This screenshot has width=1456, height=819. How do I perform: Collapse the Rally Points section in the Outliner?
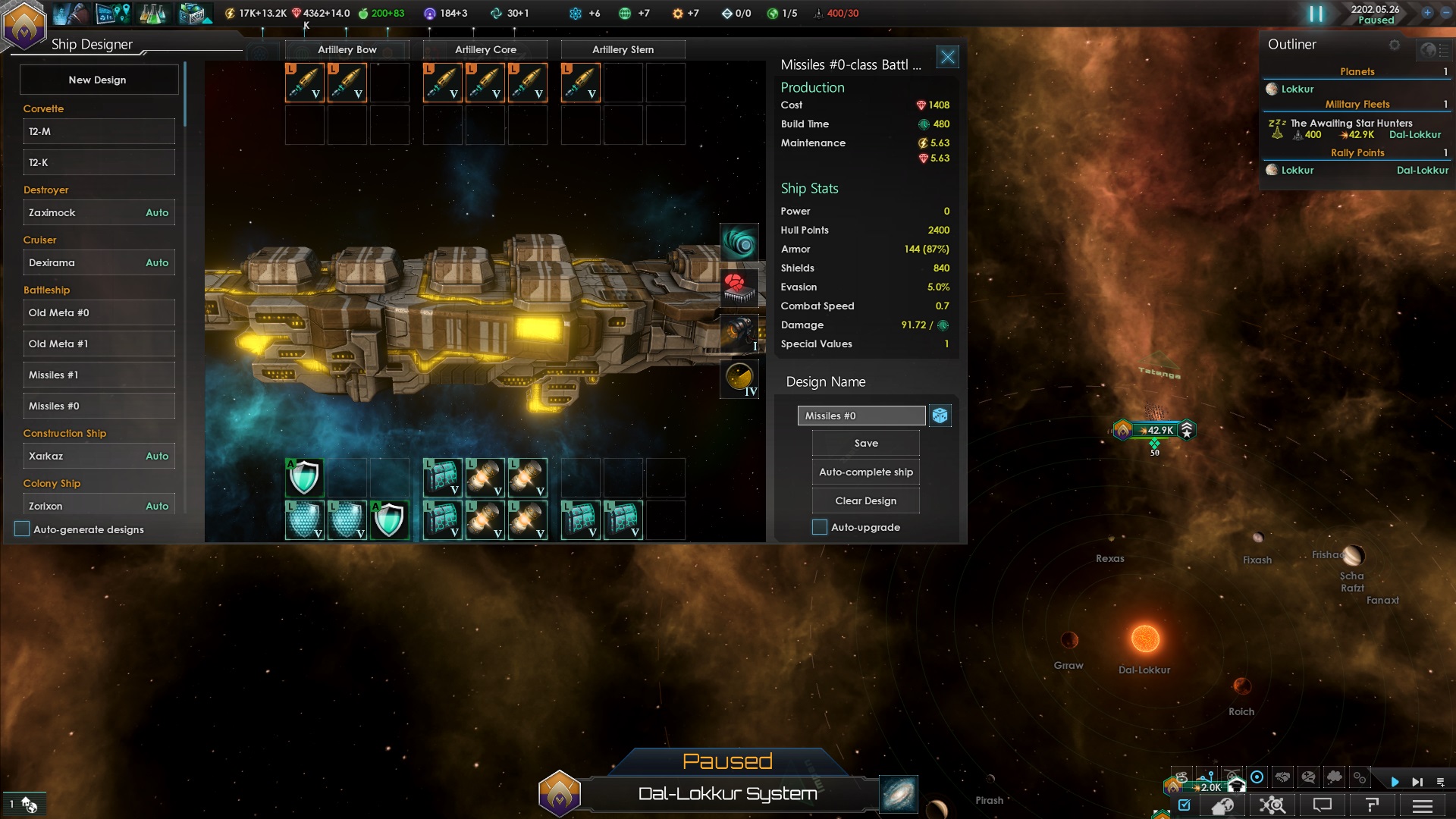(x=1357, y=152)
